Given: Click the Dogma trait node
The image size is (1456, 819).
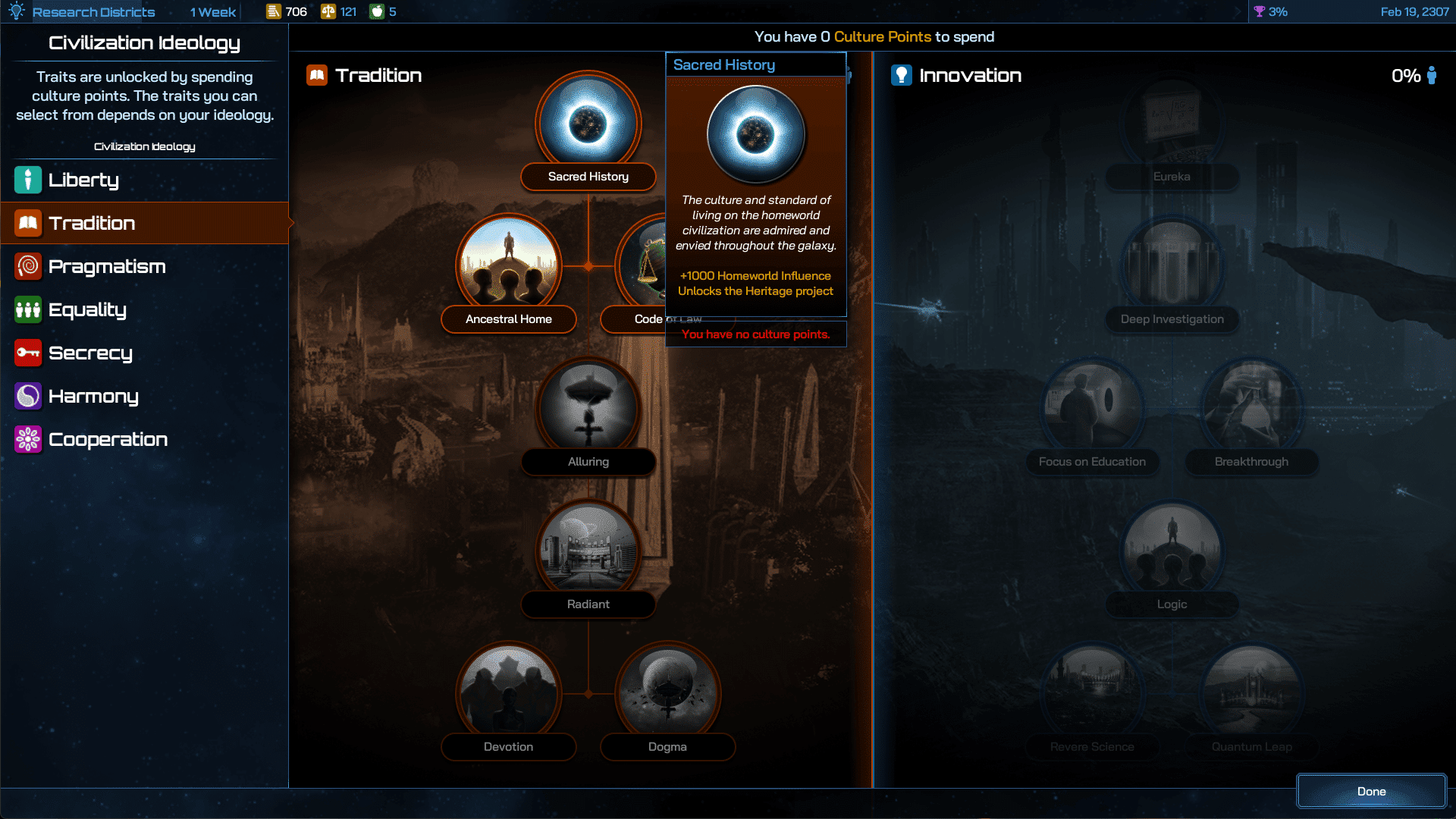Looking at the screenshot, I should click(x=667, y=691).
